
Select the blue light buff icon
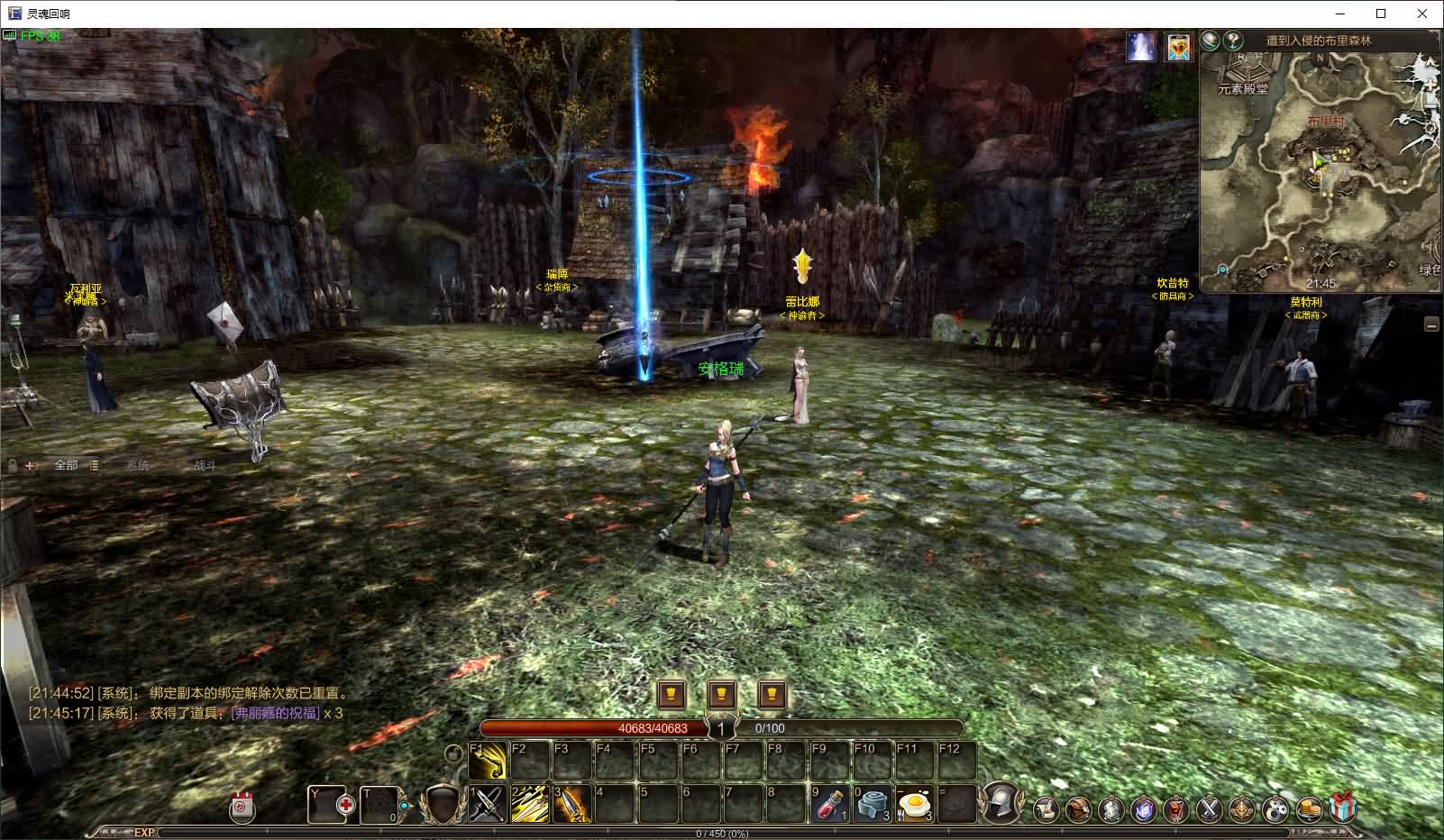click(x=1141, y=47)
